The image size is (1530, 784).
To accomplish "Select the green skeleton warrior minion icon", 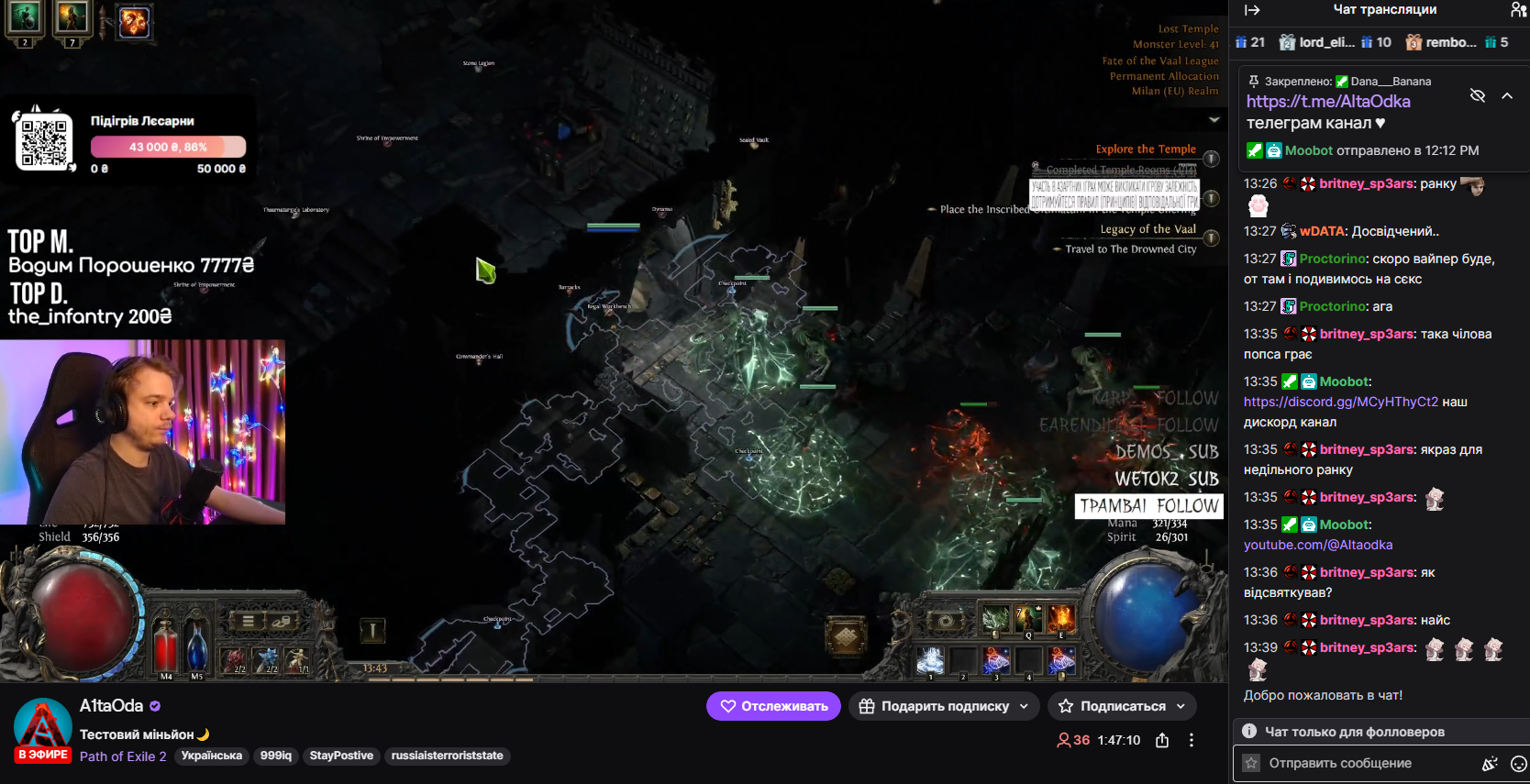I will tap(25, 18).
